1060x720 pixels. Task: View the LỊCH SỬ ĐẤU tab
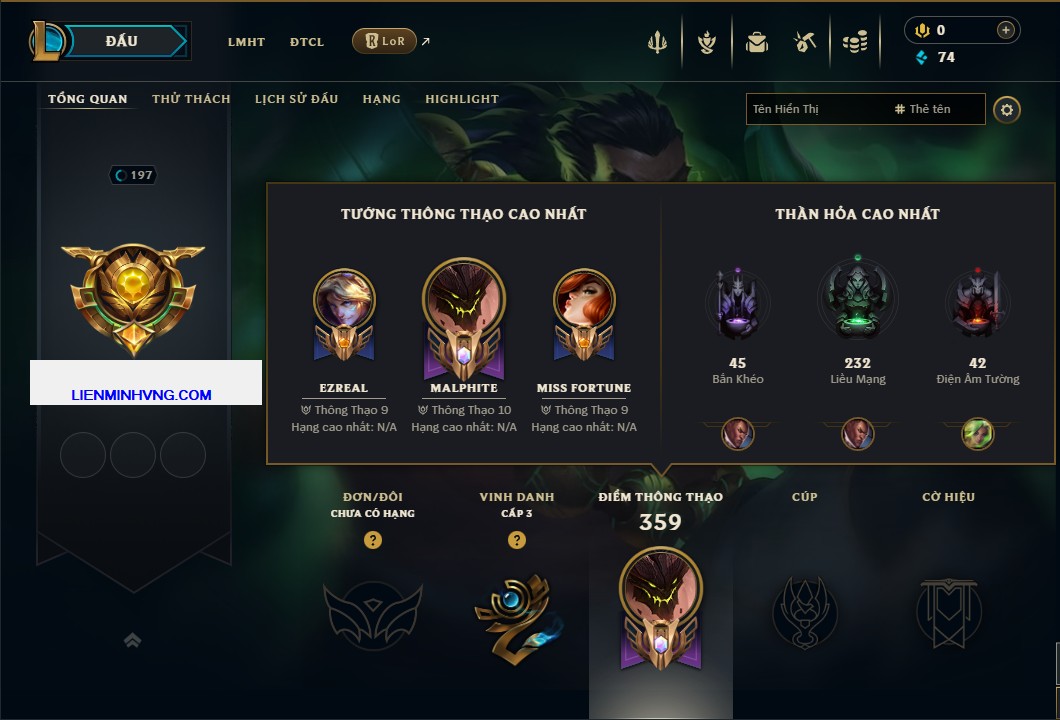296,99
